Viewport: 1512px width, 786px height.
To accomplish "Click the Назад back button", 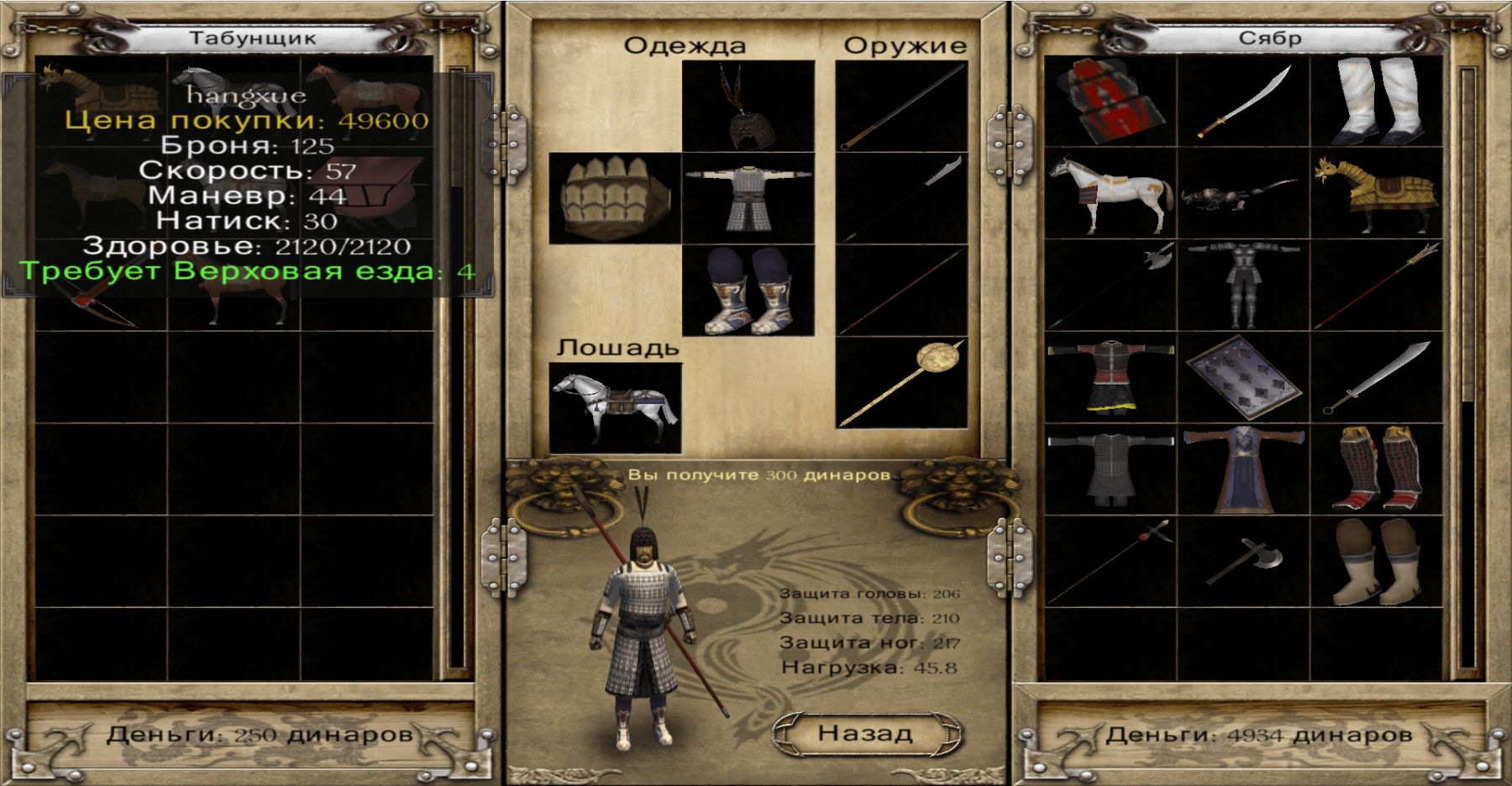I will [x=866, y=733].
